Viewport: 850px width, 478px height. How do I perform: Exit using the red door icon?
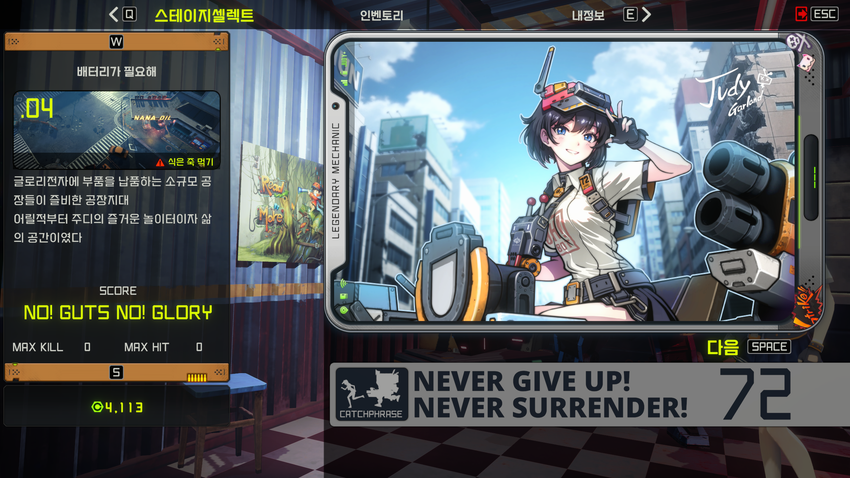[x=801, y=14]
